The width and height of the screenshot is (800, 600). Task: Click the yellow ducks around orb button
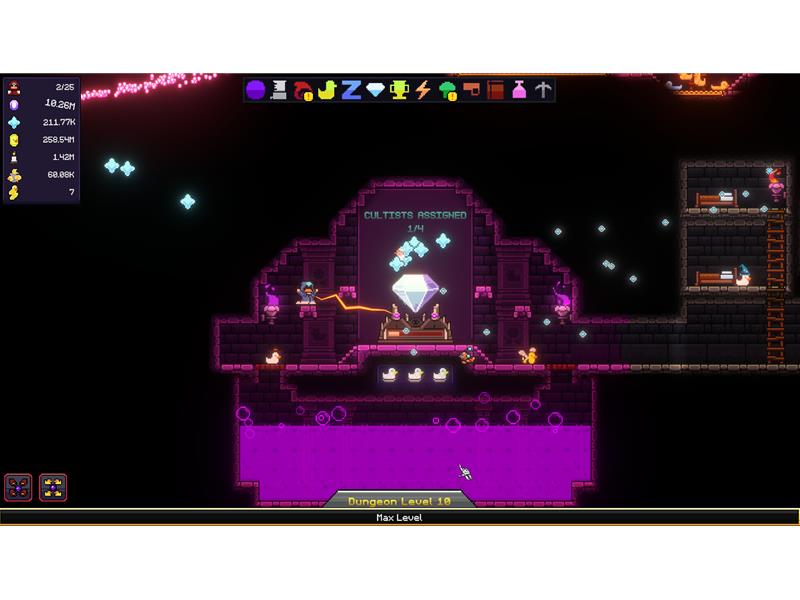click(53, 487)
